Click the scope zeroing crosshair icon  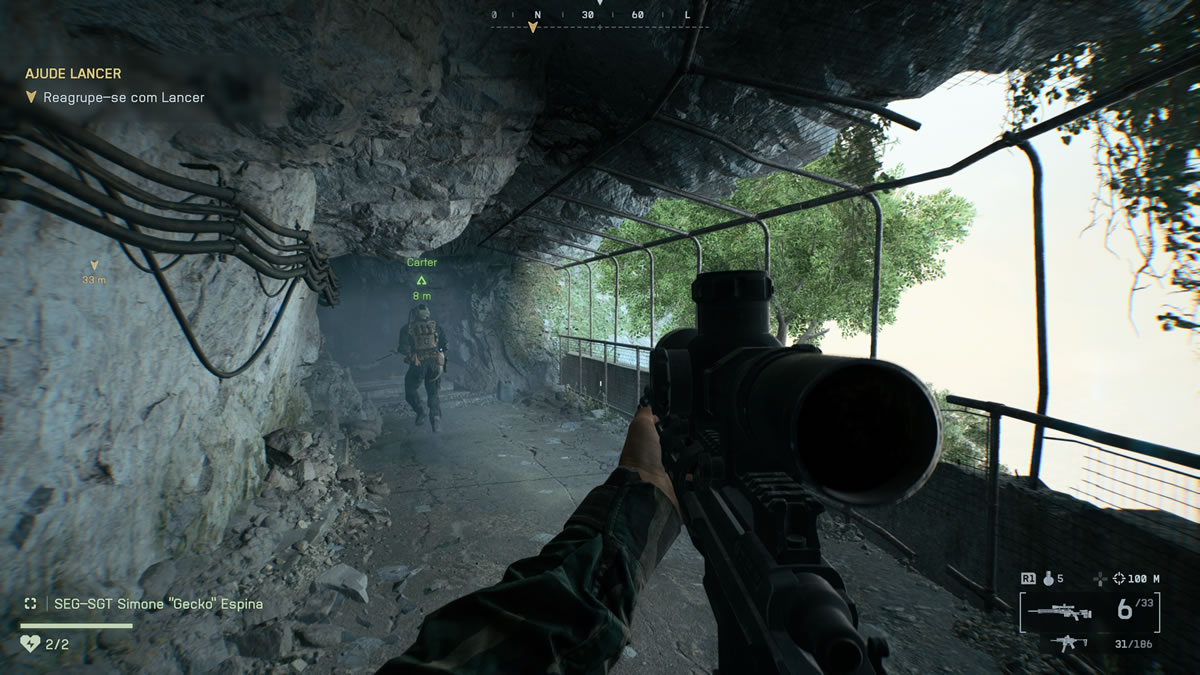[1100, 578]
